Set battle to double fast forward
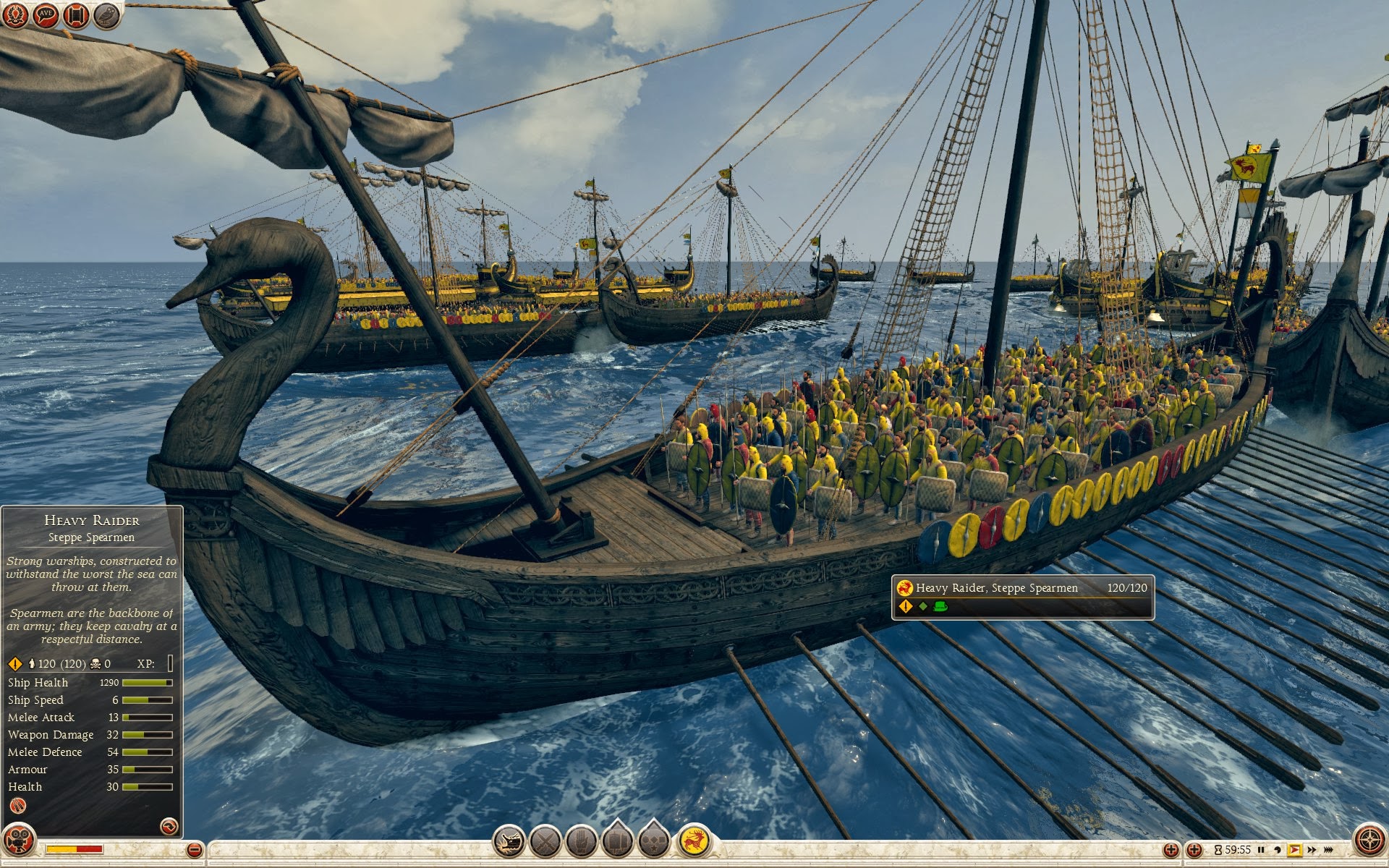The image size is (1389, 868). [x=1312, y=850]
